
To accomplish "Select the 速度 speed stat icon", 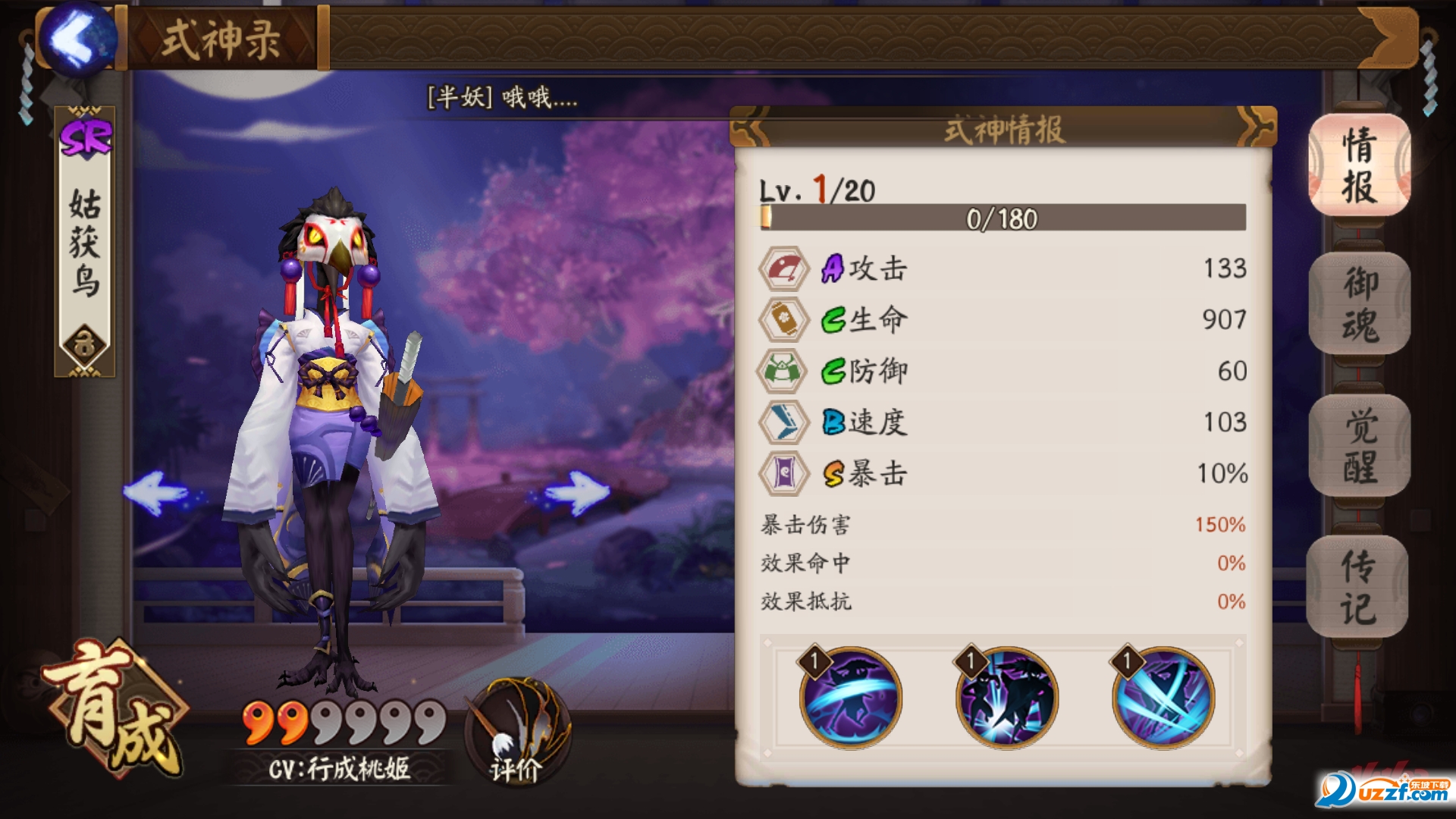I will click(782, 422).
